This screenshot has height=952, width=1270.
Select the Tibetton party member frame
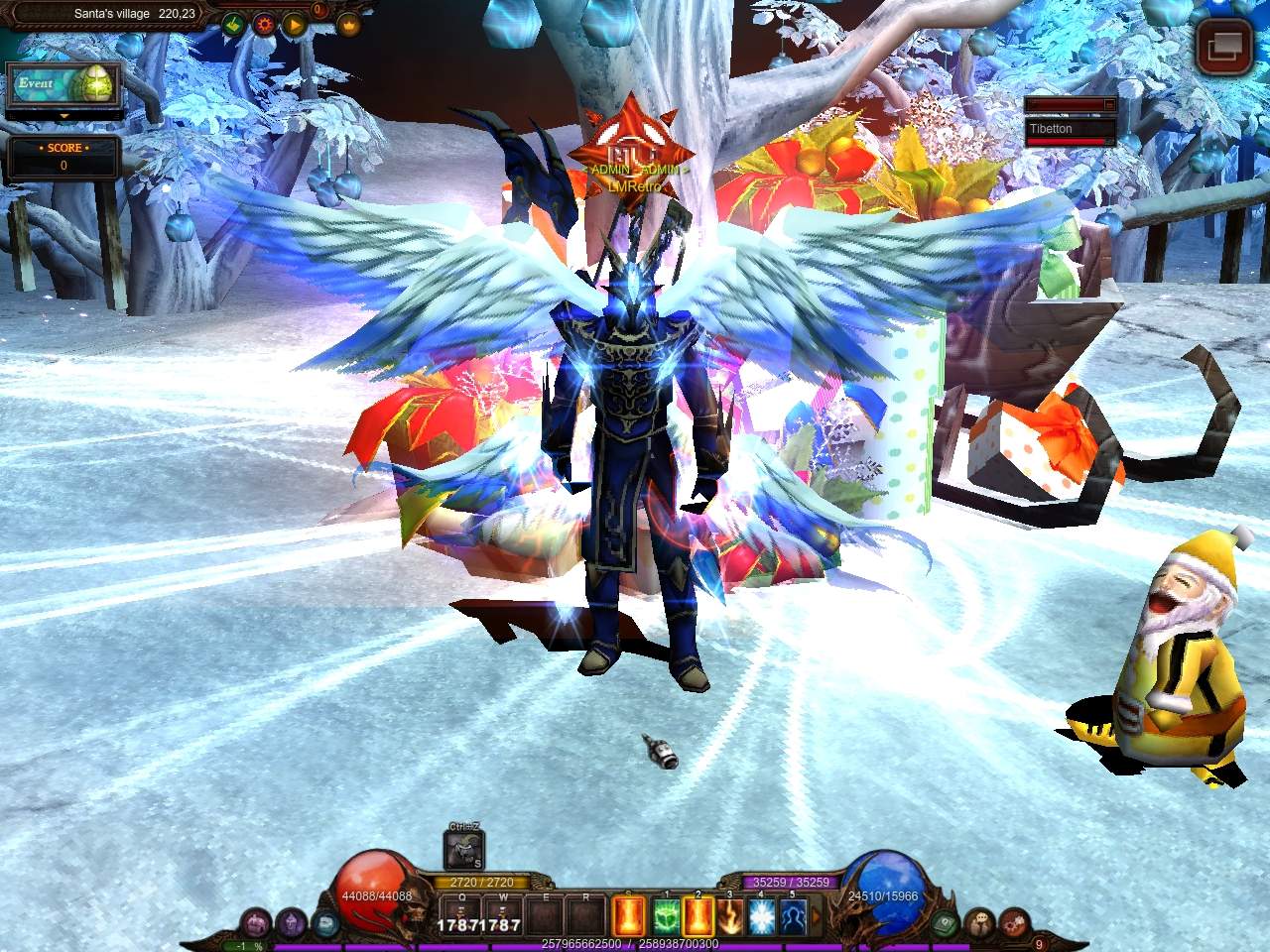(1070, 130)
